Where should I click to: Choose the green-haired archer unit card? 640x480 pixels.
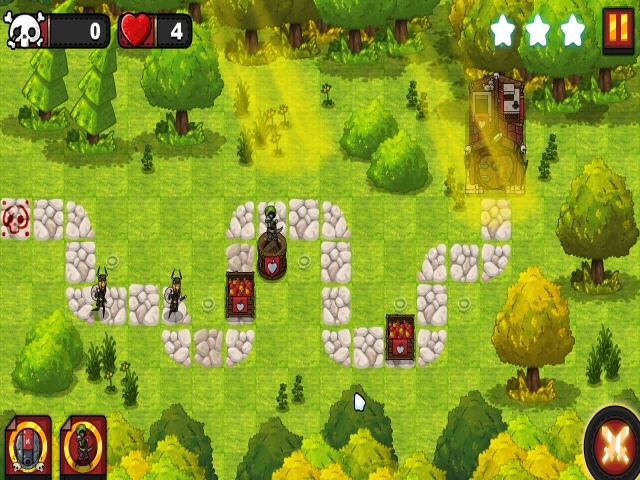tap(83, 446)
